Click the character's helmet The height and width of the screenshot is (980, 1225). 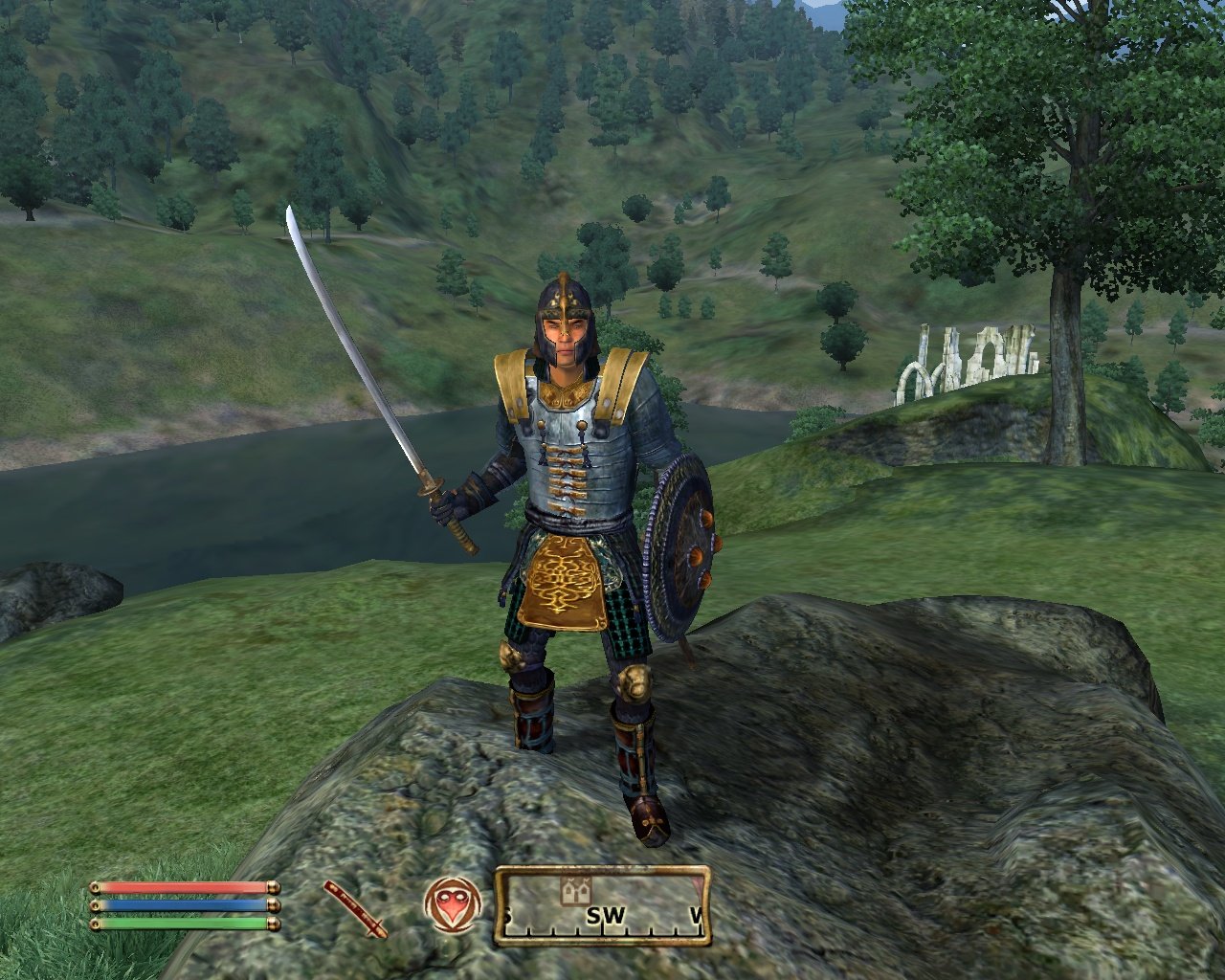click(565, 306)
